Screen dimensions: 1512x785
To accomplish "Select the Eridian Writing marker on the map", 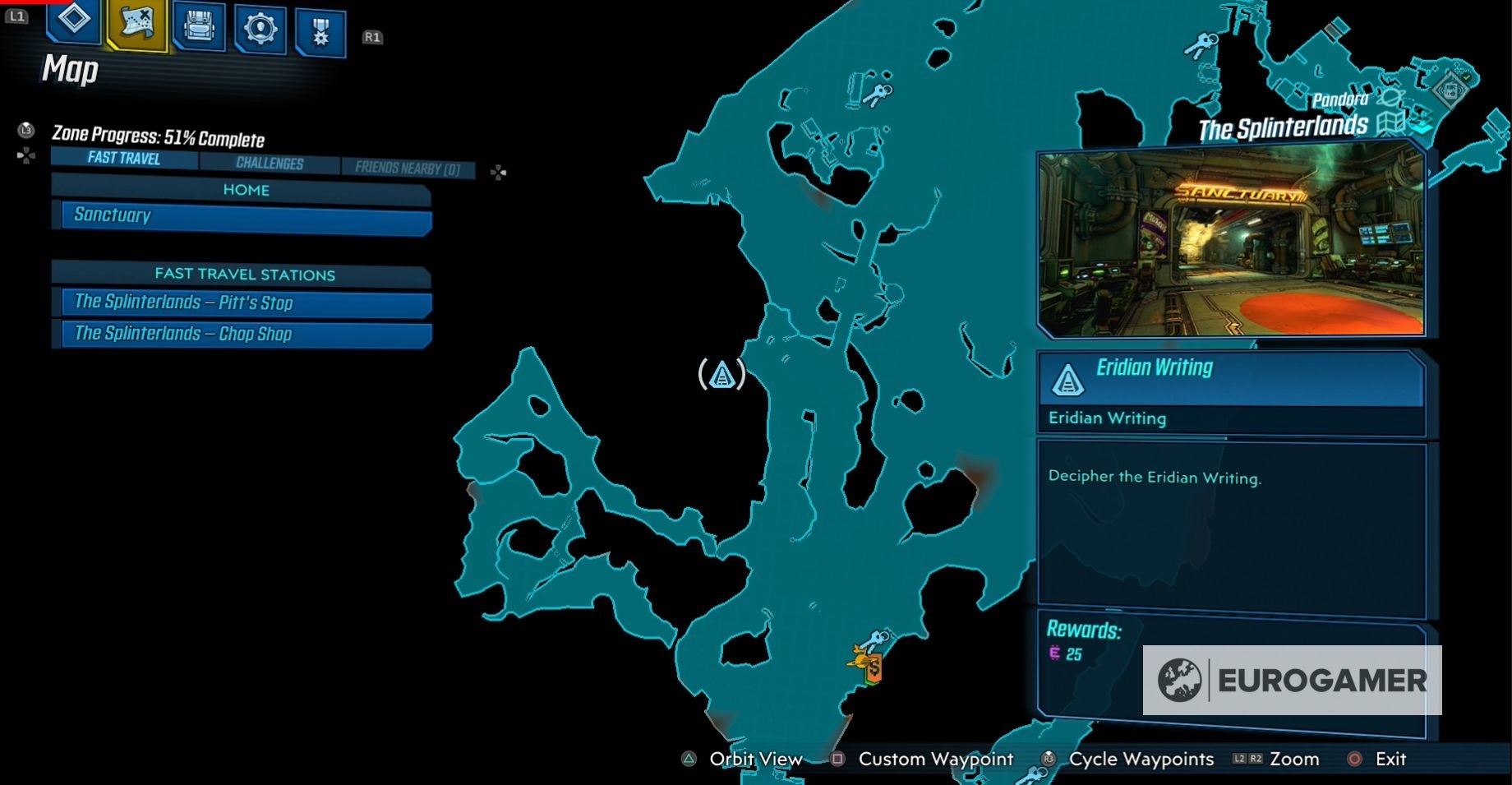I will pos(720,376).
